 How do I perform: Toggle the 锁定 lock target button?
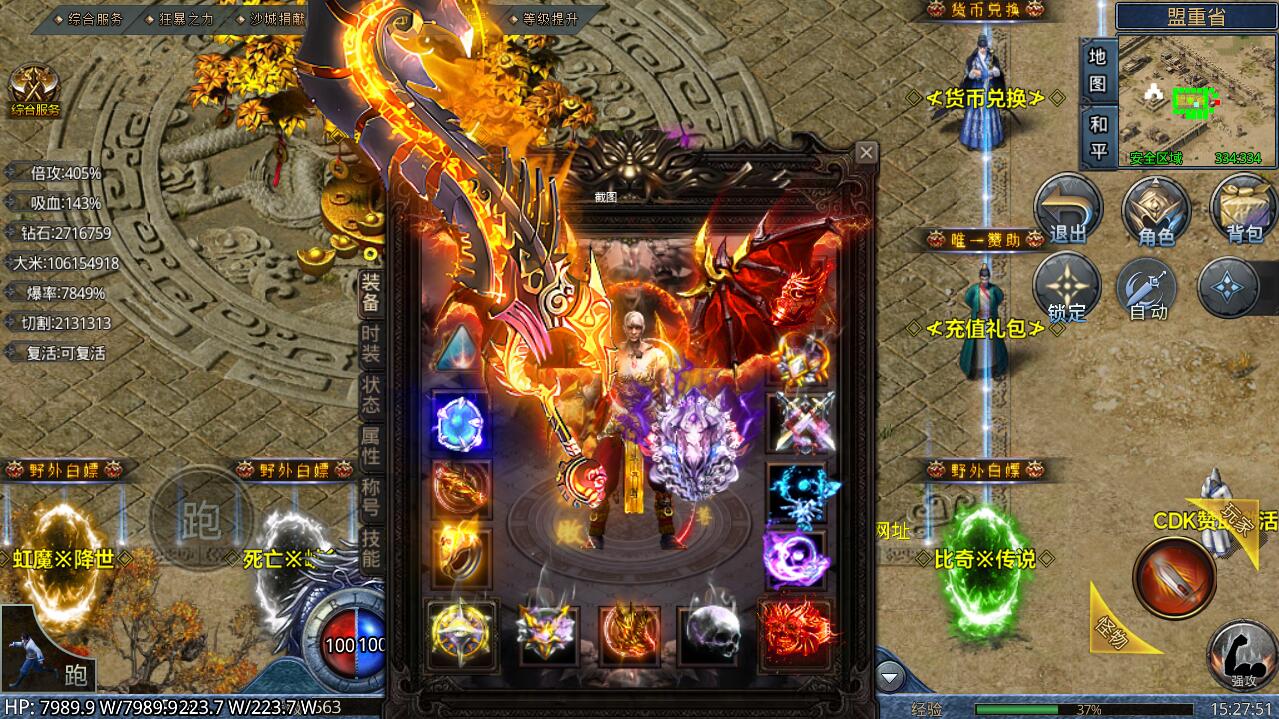tap(1067, 288)
